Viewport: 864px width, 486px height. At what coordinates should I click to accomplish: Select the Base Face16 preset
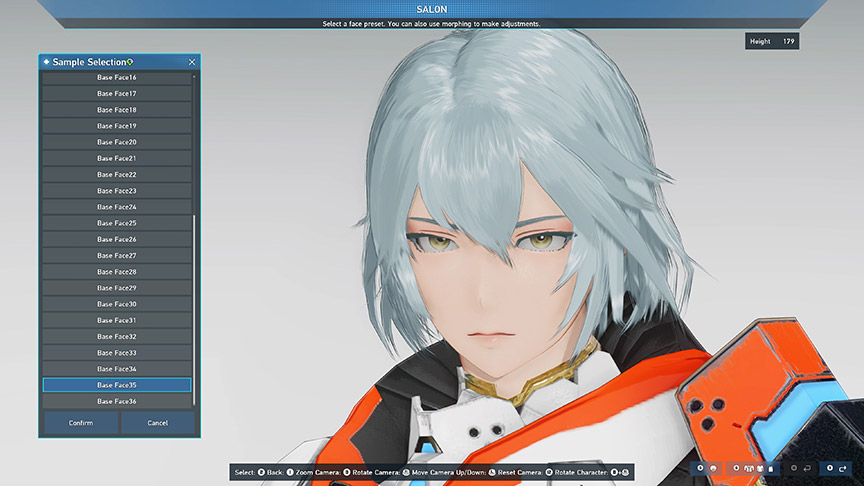click(x=117, y=78)
